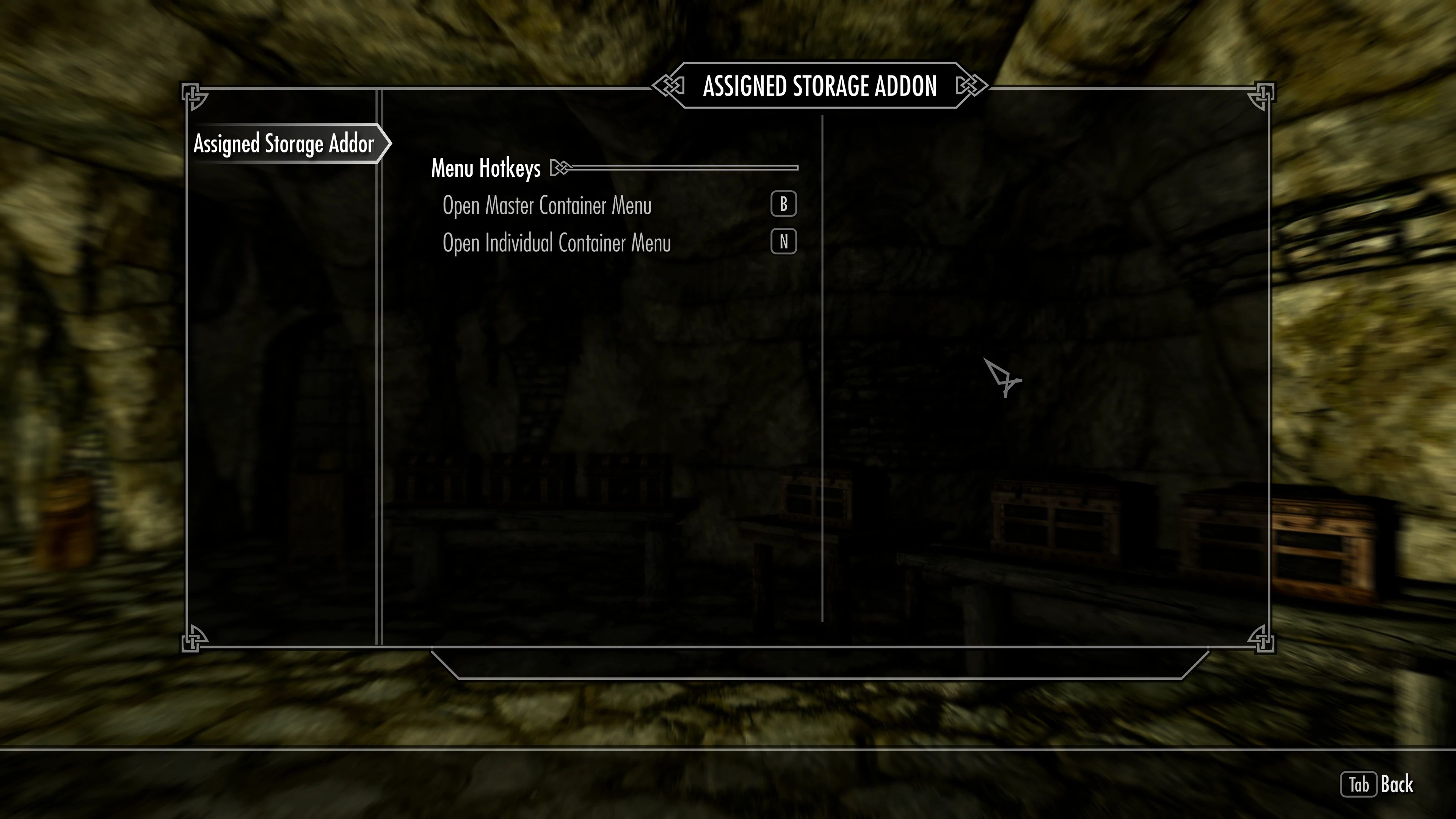This screenshot has height=819, width=1456.
Task: Collapse the Menu Hotkeys header
Action: coord(486,167)
